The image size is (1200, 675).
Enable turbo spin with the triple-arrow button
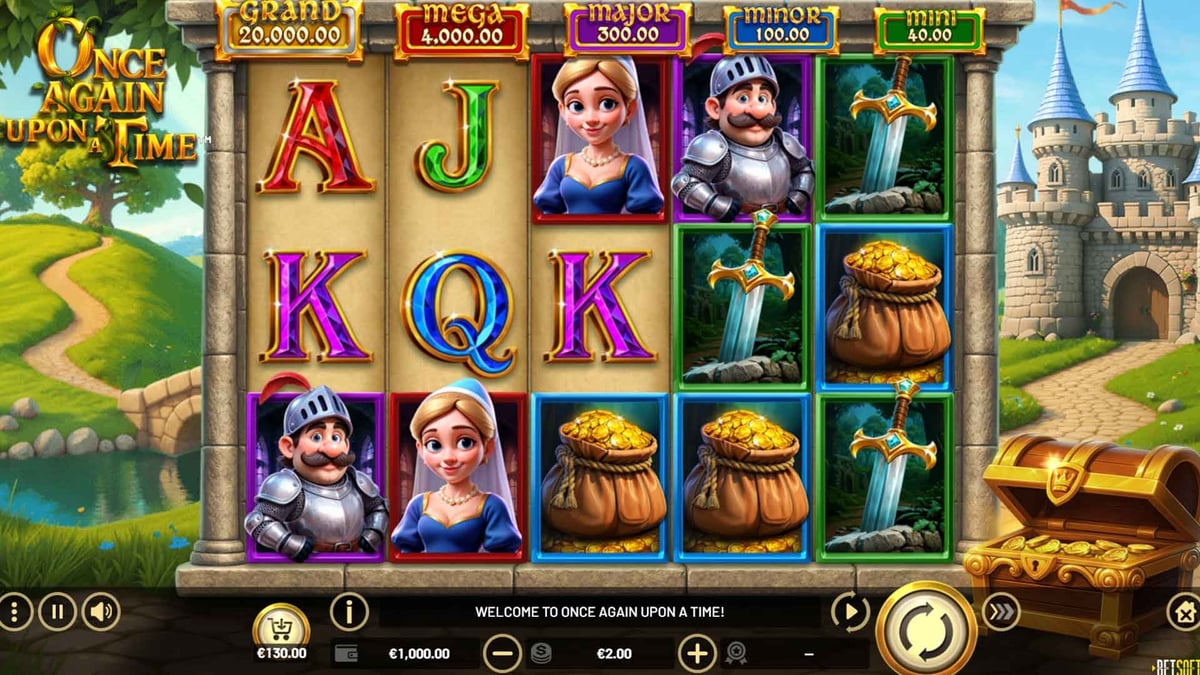point(1000,611)
